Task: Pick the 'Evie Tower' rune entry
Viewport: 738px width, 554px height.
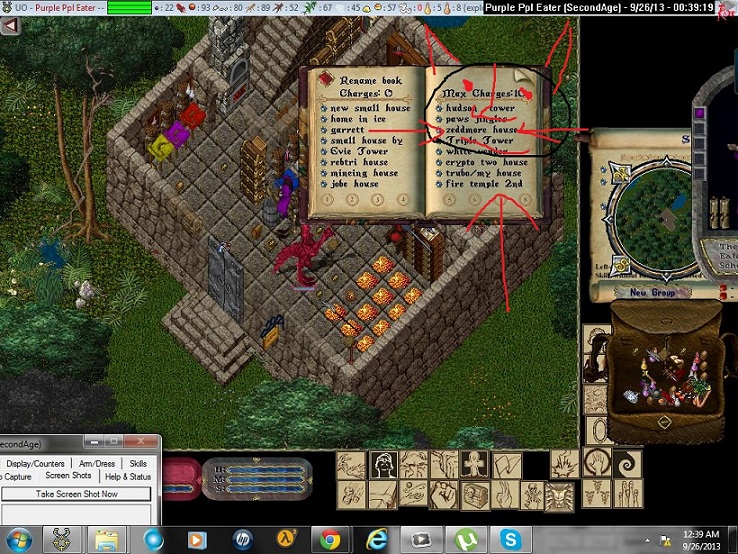Action: (359, 152)
